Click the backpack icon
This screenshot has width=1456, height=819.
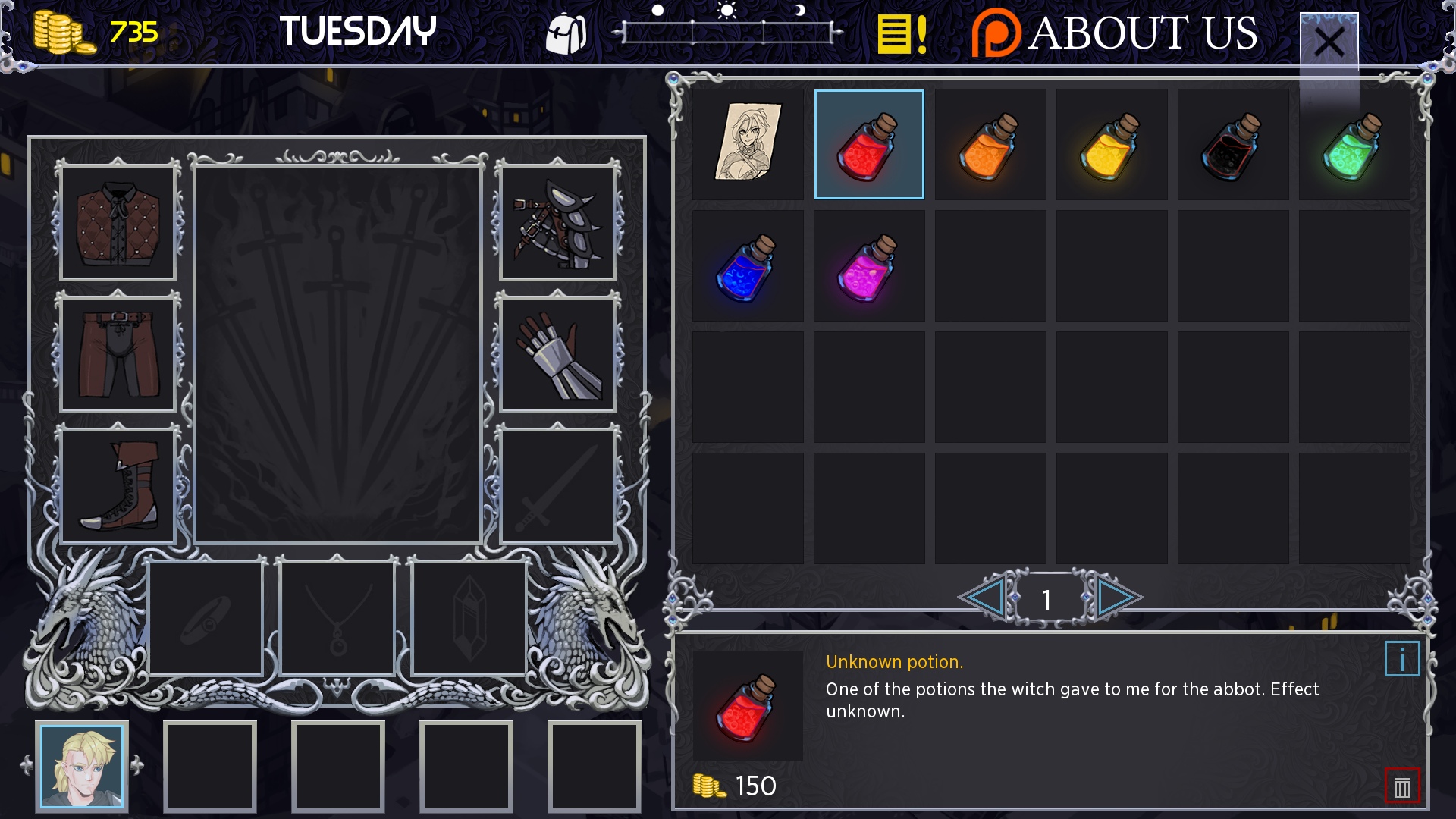click(566, 34)
